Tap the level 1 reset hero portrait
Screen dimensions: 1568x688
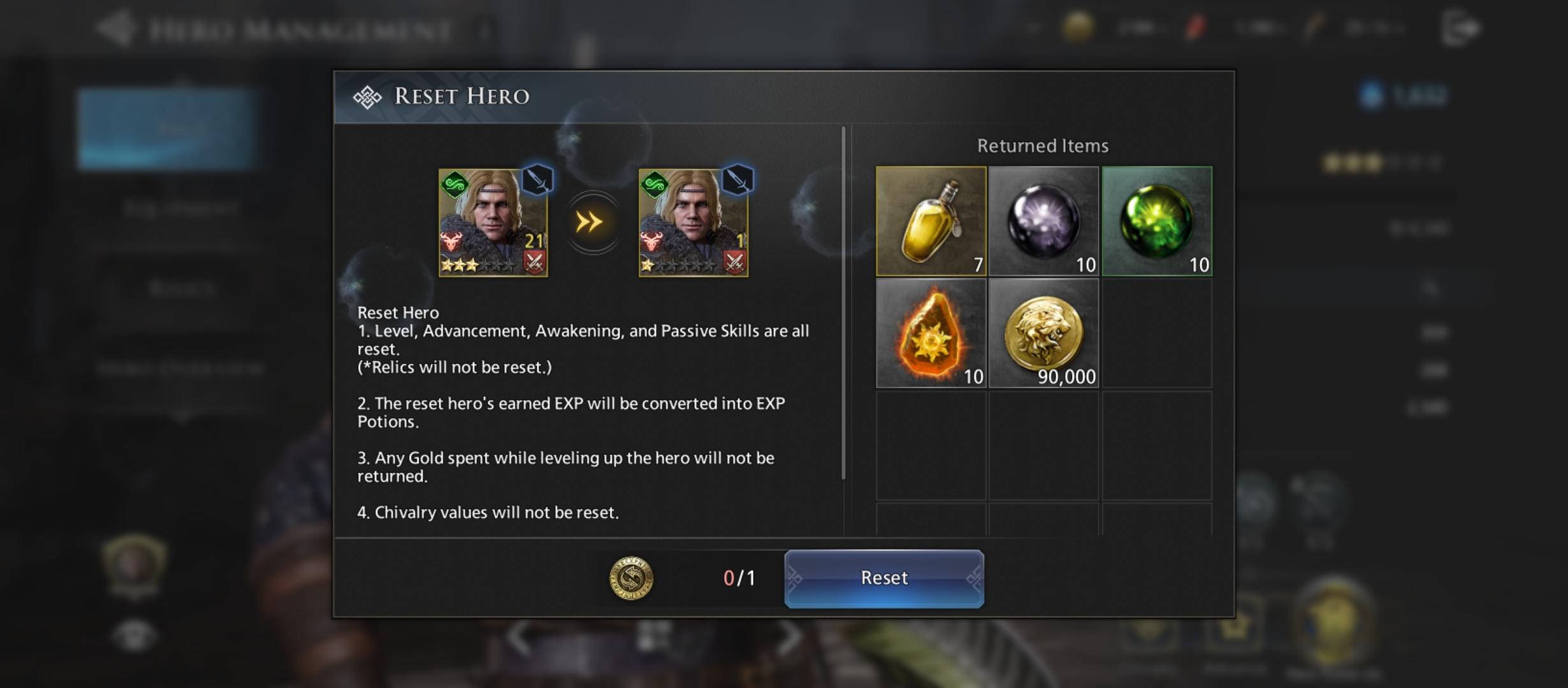693,222
